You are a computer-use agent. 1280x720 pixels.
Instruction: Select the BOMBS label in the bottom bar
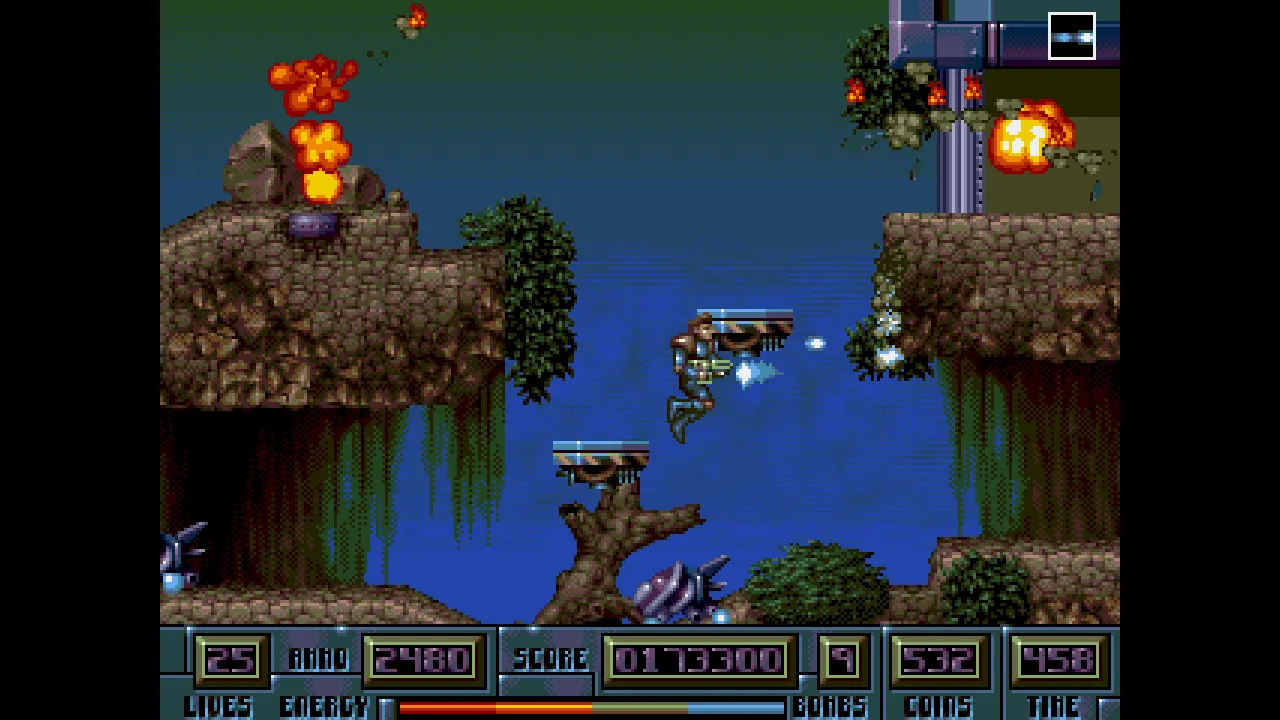831,707
